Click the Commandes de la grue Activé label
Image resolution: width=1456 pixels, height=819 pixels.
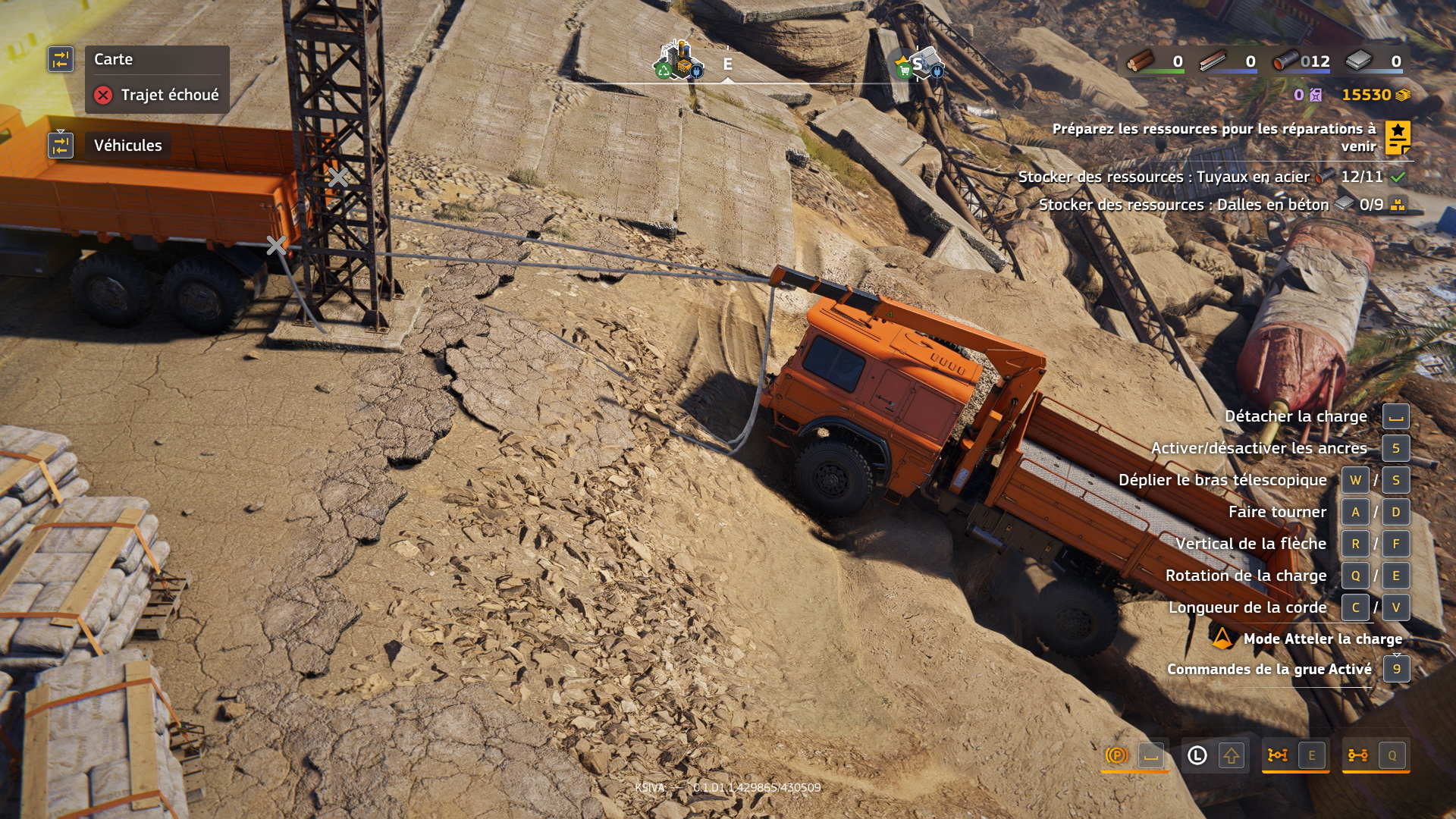coord(1269,670)
